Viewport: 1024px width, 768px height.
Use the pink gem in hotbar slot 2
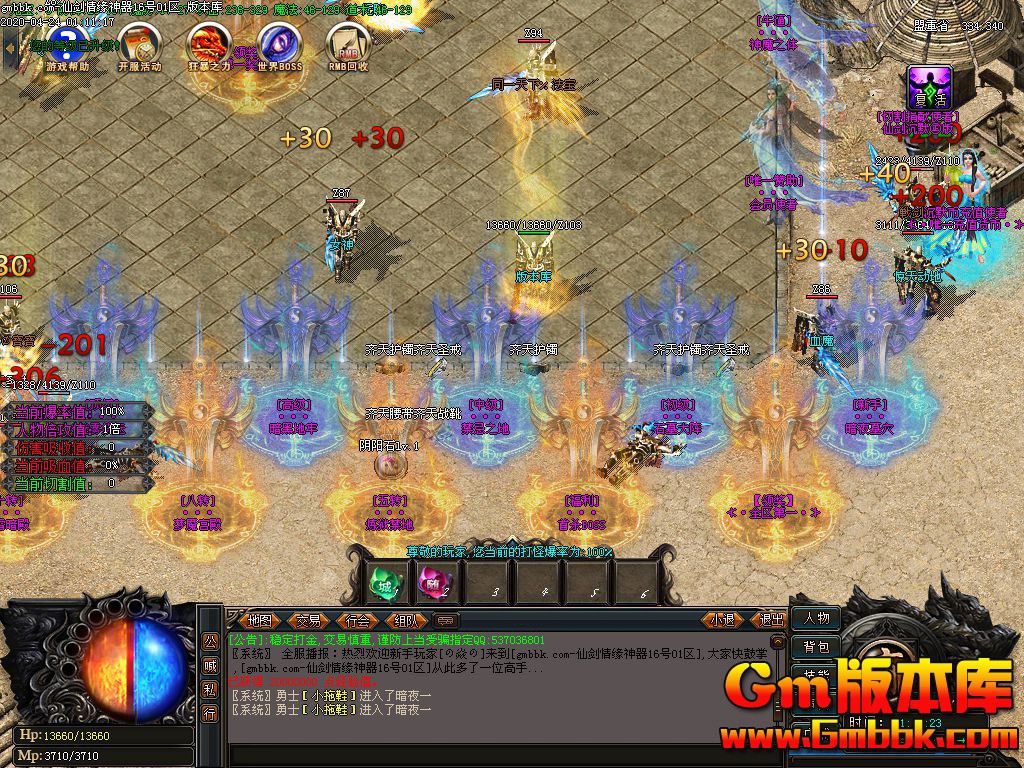437,581
